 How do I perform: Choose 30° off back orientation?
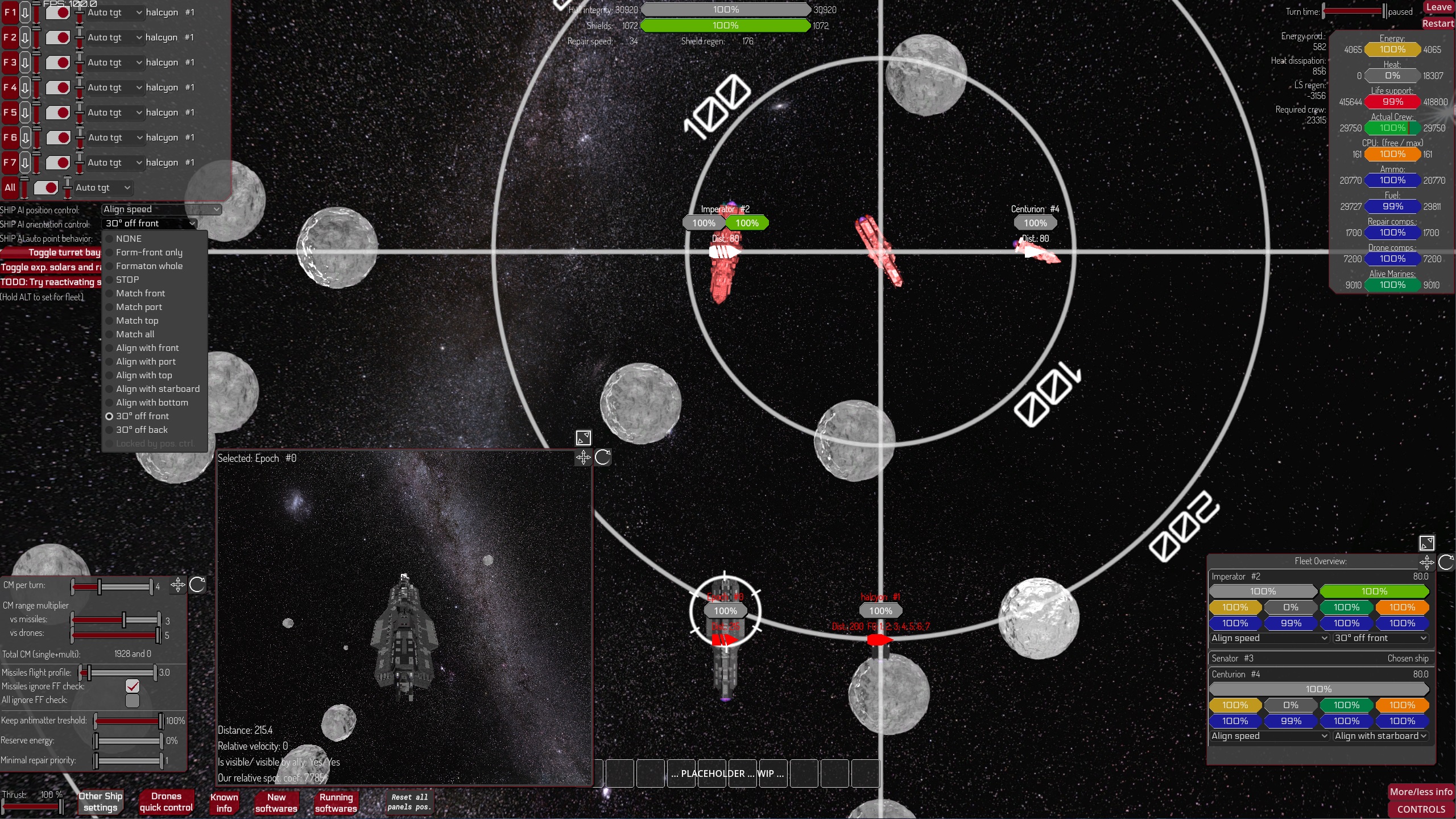tap(142, 430)
